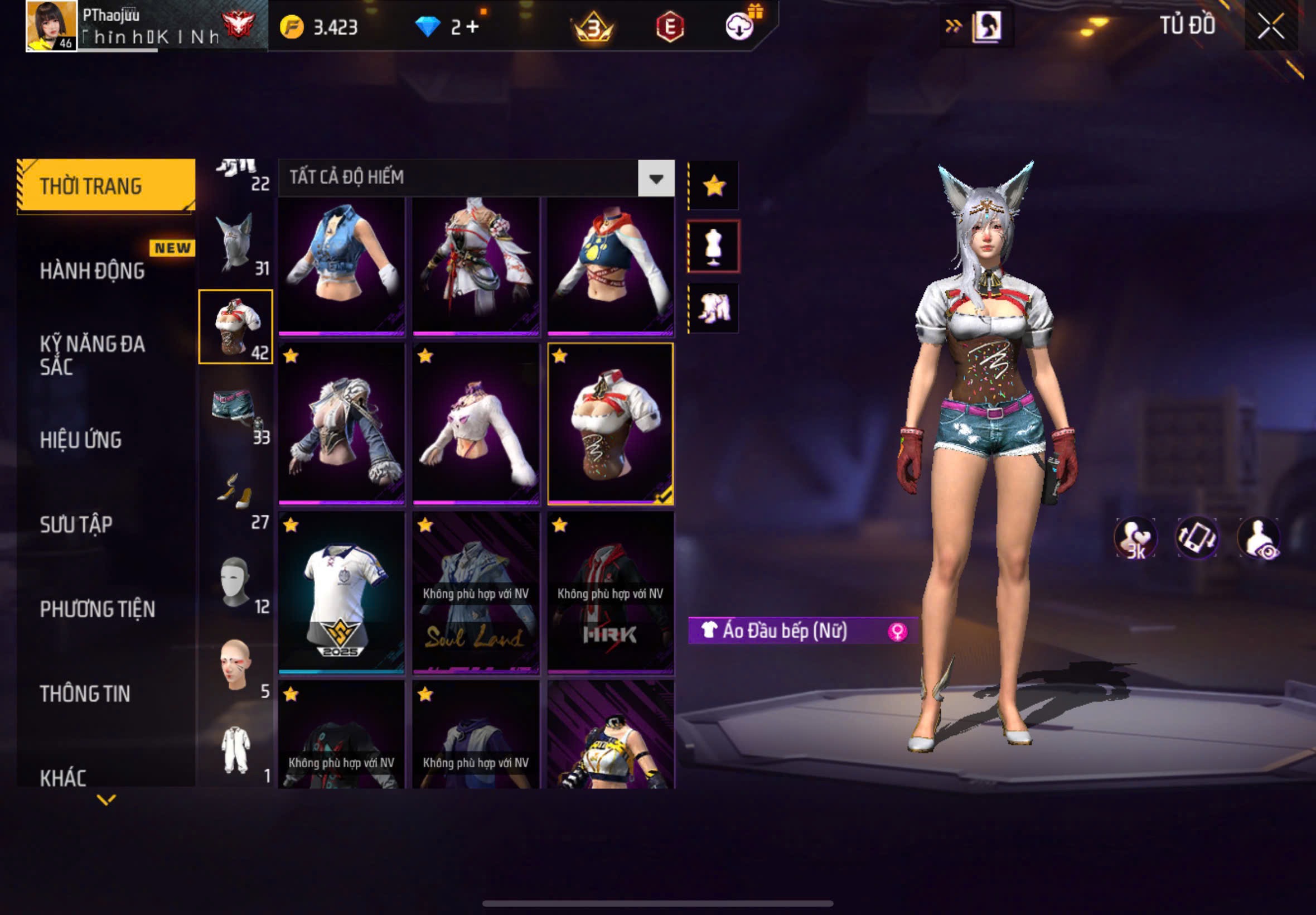This screenshot has height=915, width=1316.
Task: Choose the blue denim vest top
Action: click(x=341, y=266)
